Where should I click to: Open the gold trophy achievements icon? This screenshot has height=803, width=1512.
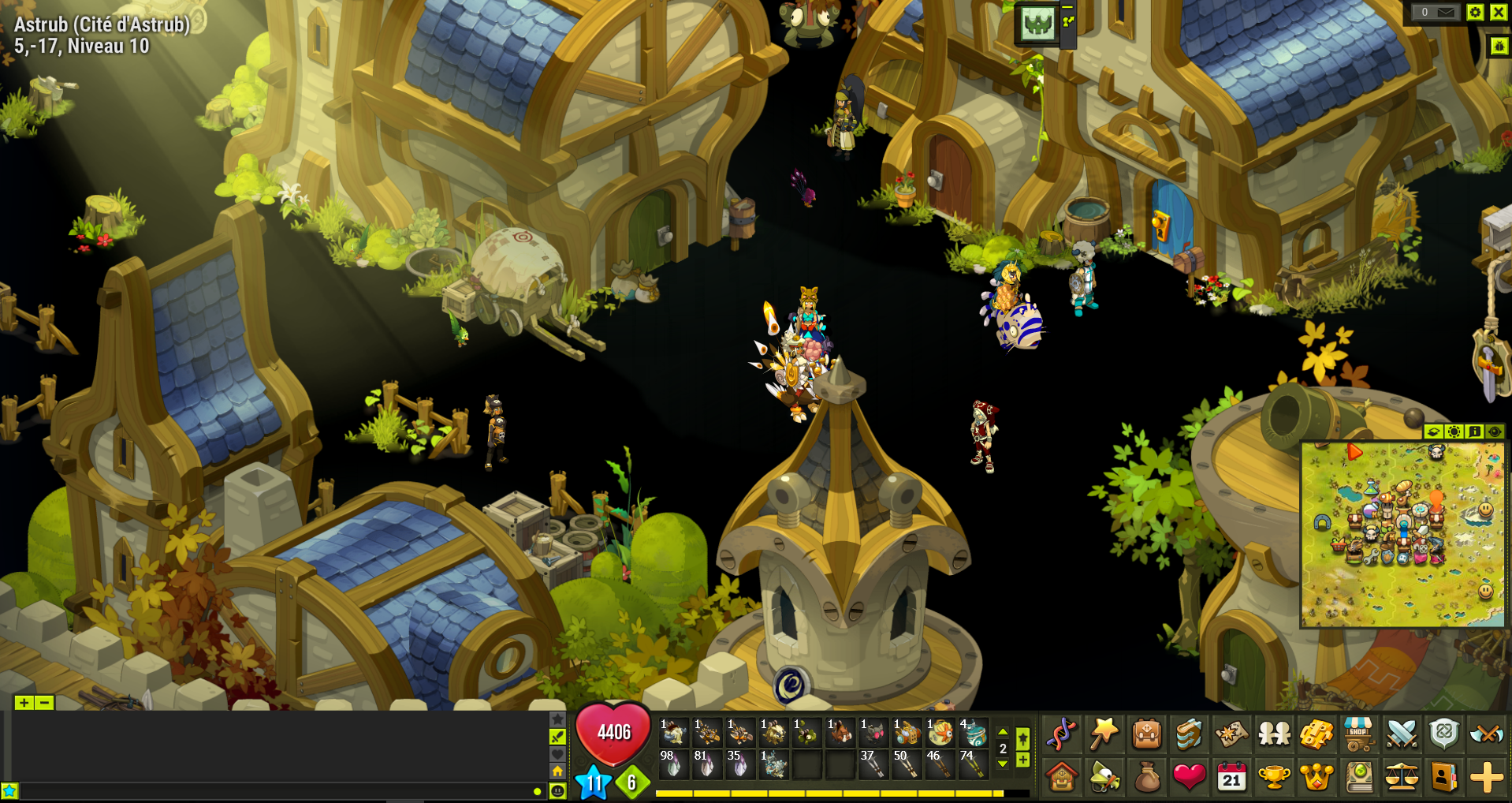pos(1274,778)
